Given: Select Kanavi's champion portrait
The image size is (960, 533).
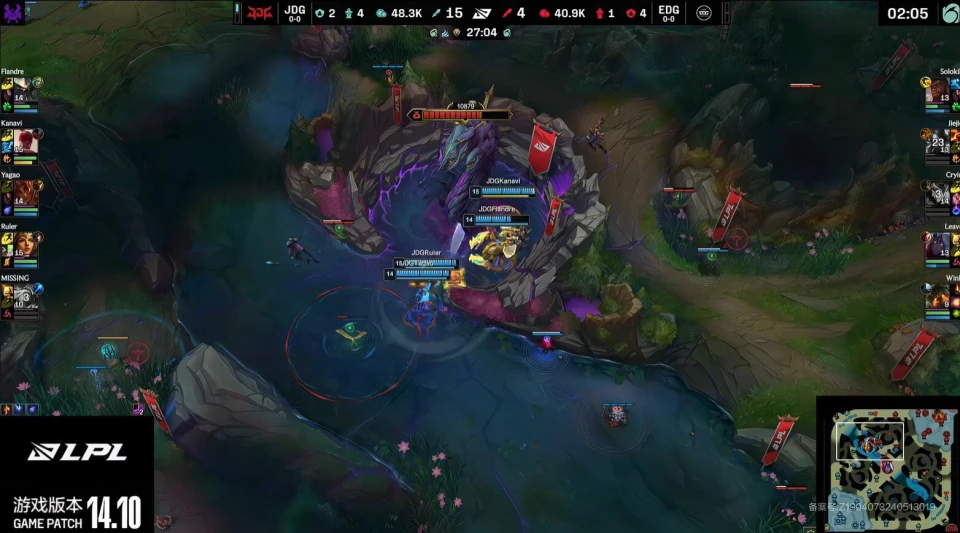Looking at the screenshot, I should (x=26, y=143).
